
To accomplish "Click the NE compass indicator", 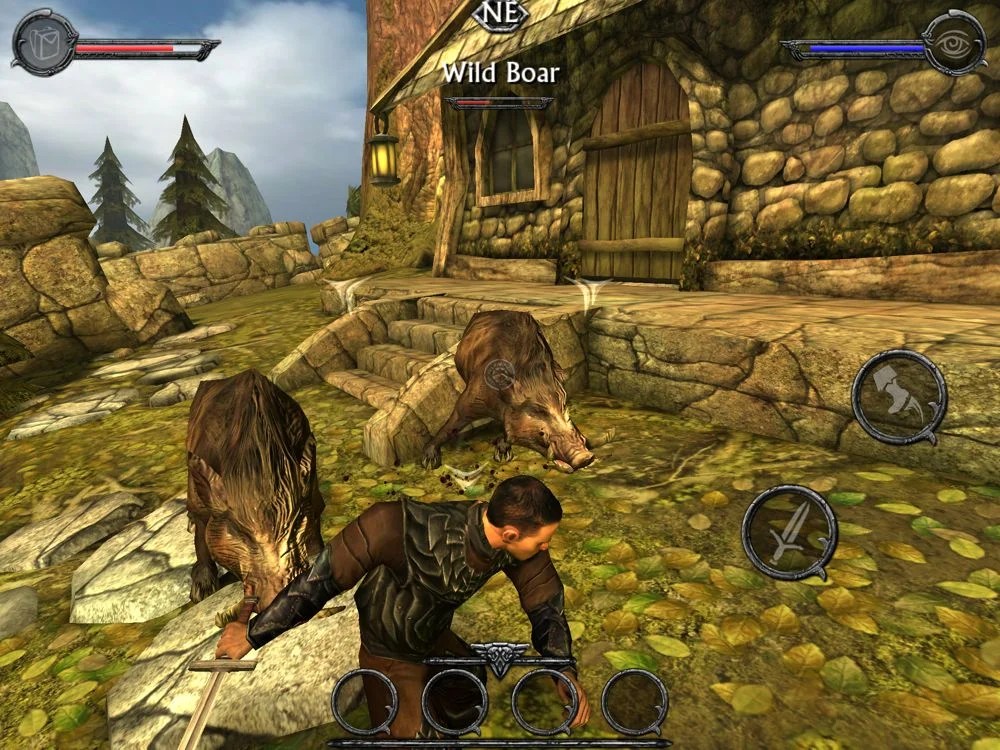I will point(499,14).
